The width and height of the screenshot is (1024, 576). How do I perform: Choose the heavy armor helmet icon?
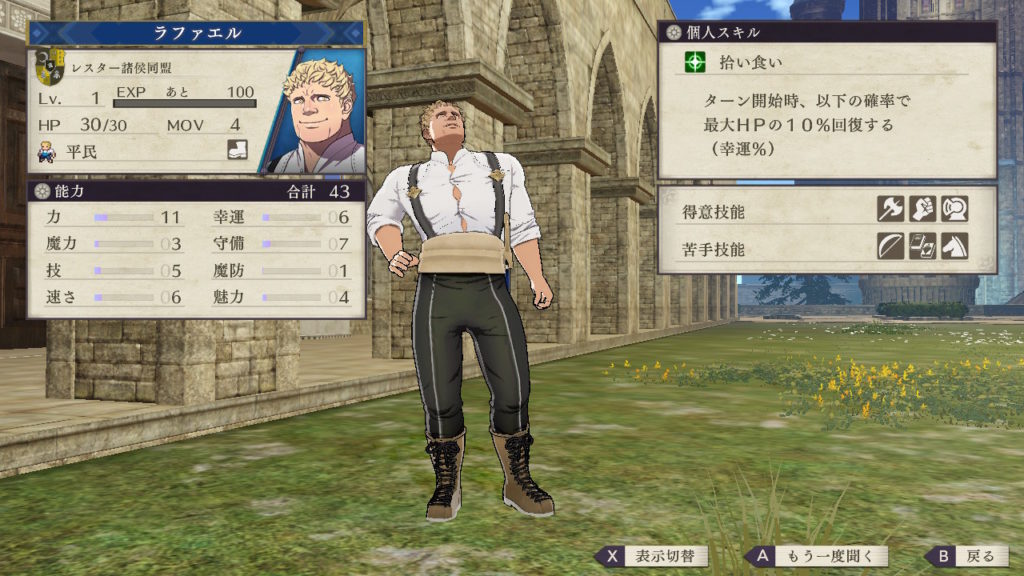(954, 209)
